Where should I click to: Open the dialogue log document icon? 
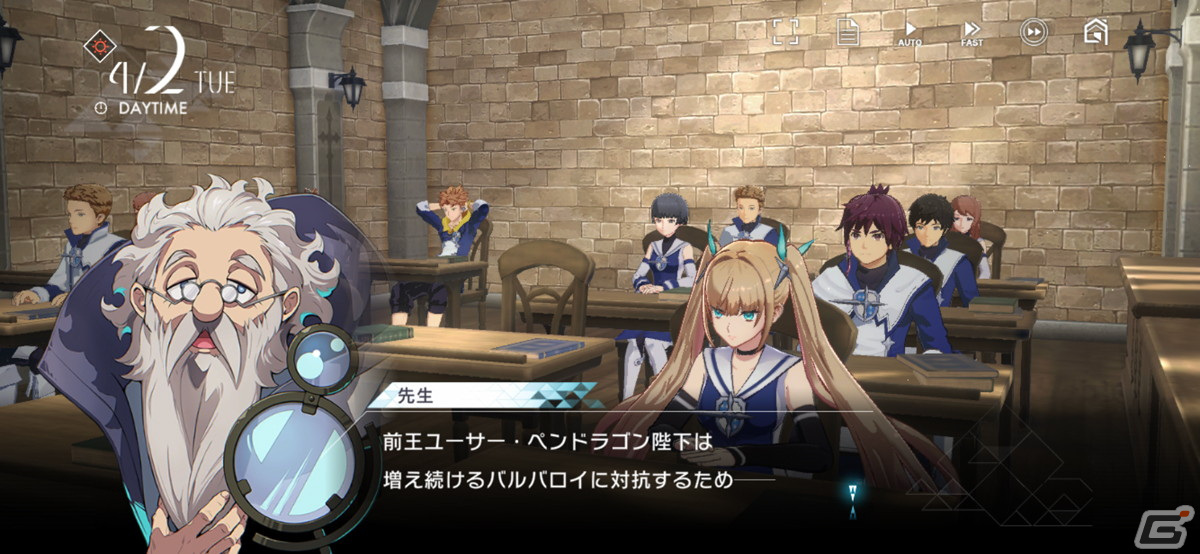(x=848, y=32)
